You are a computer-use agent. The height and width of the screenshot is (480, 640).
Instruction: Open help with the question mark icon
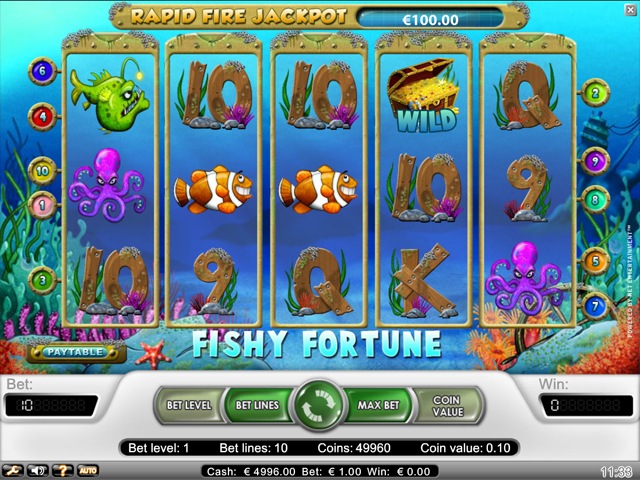point(62,470)
